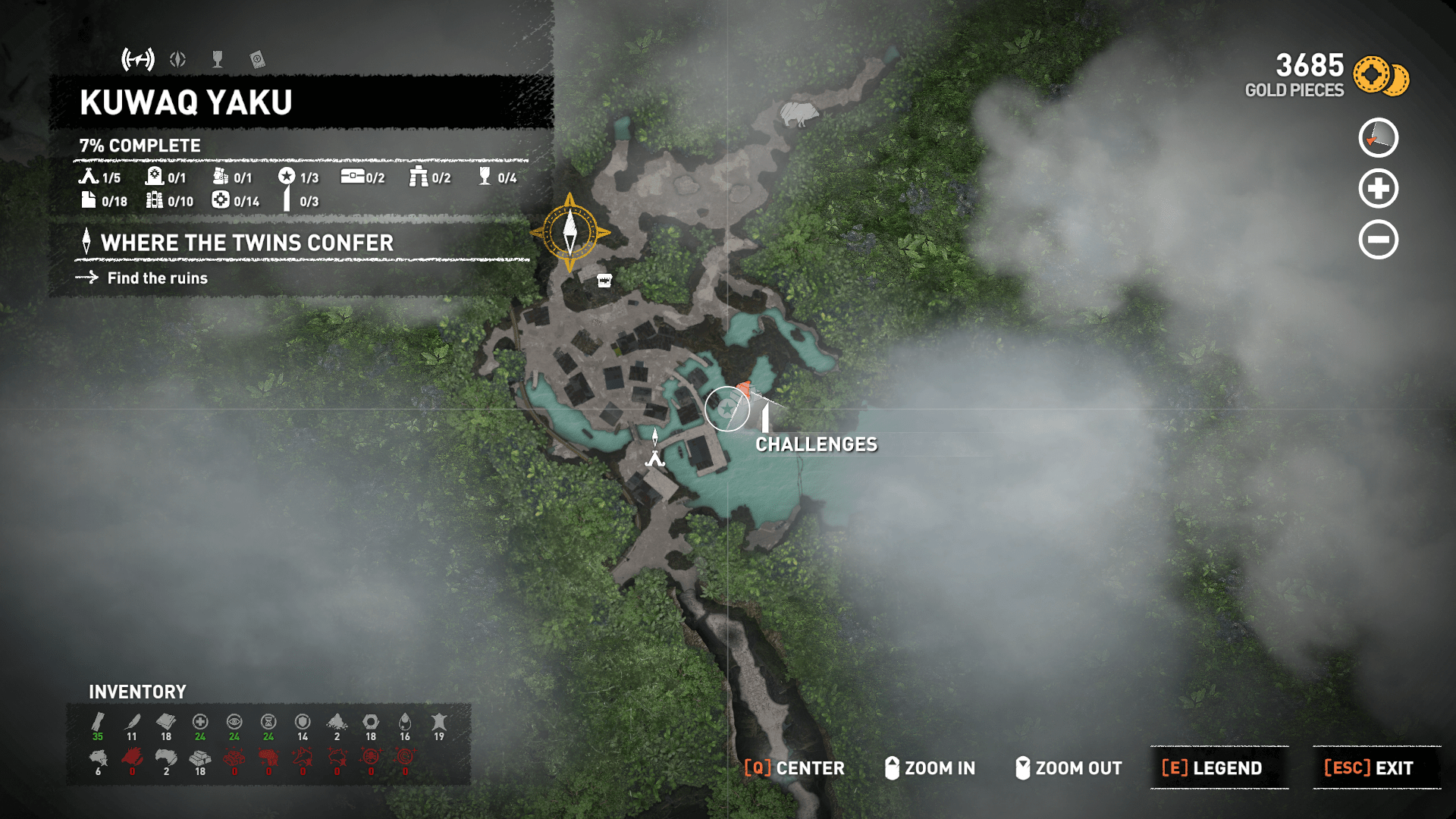The width and height of the screenshot is (1456, 819).
Task: Reset map rotation with the compass button
Action: tap(1378, 138)
